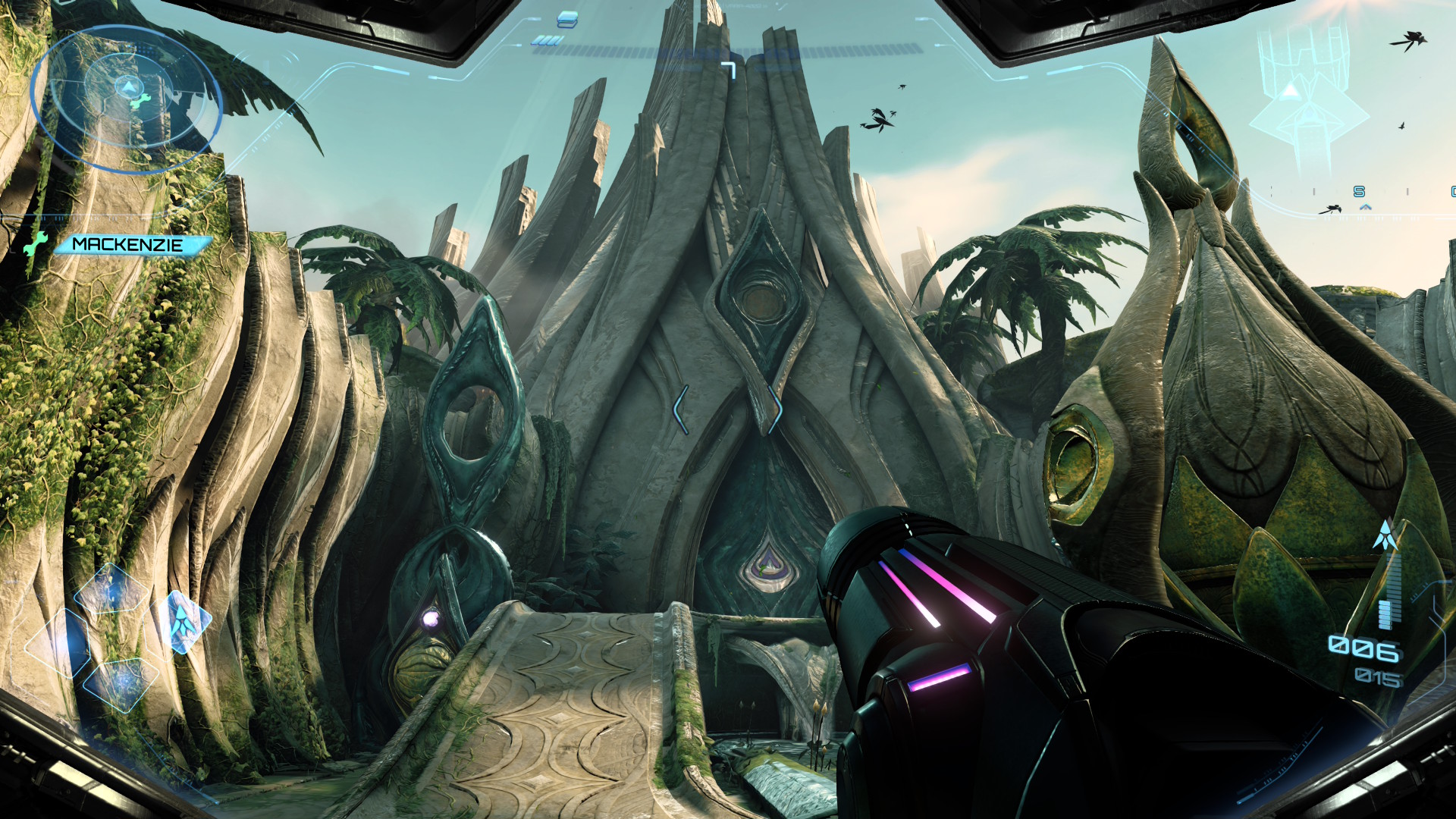Open the circular radar in the corner
The width and height of the screenshot is (1456, 819).
126,99
